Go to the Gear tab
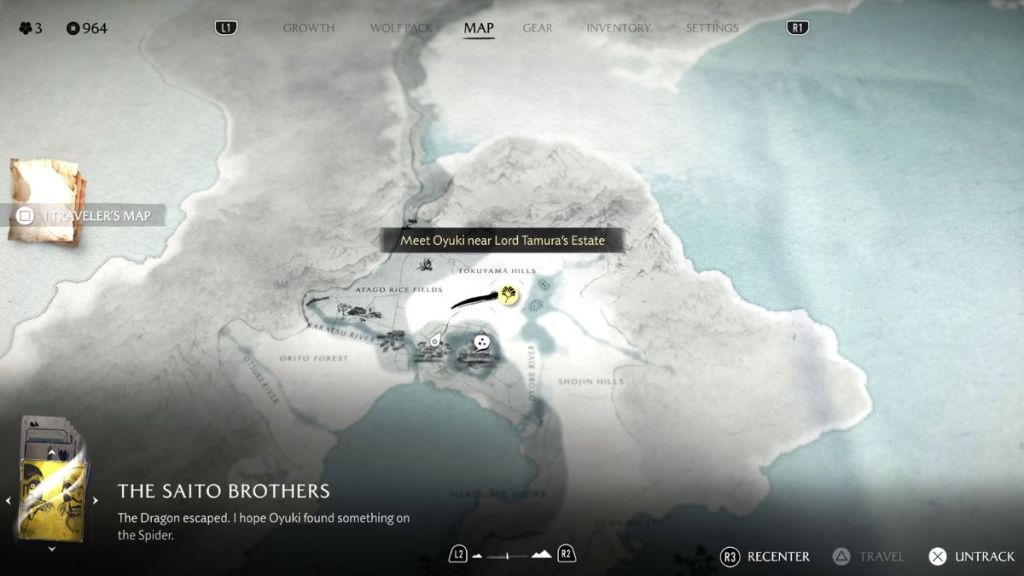Viewport: 1024px width, 576px height. point(537,28)
